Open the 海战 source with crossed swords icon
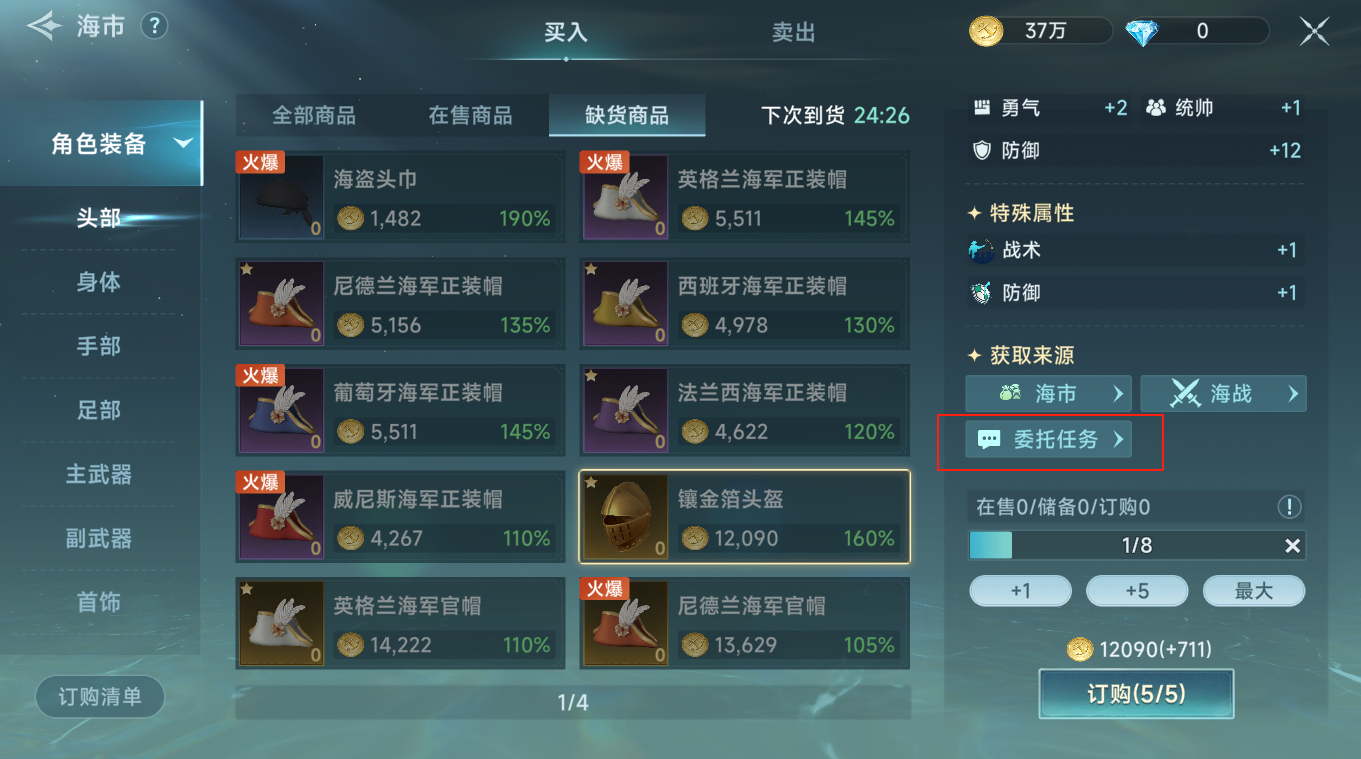The width and height of the screenshot is (1361, 759). point(1223,393)
